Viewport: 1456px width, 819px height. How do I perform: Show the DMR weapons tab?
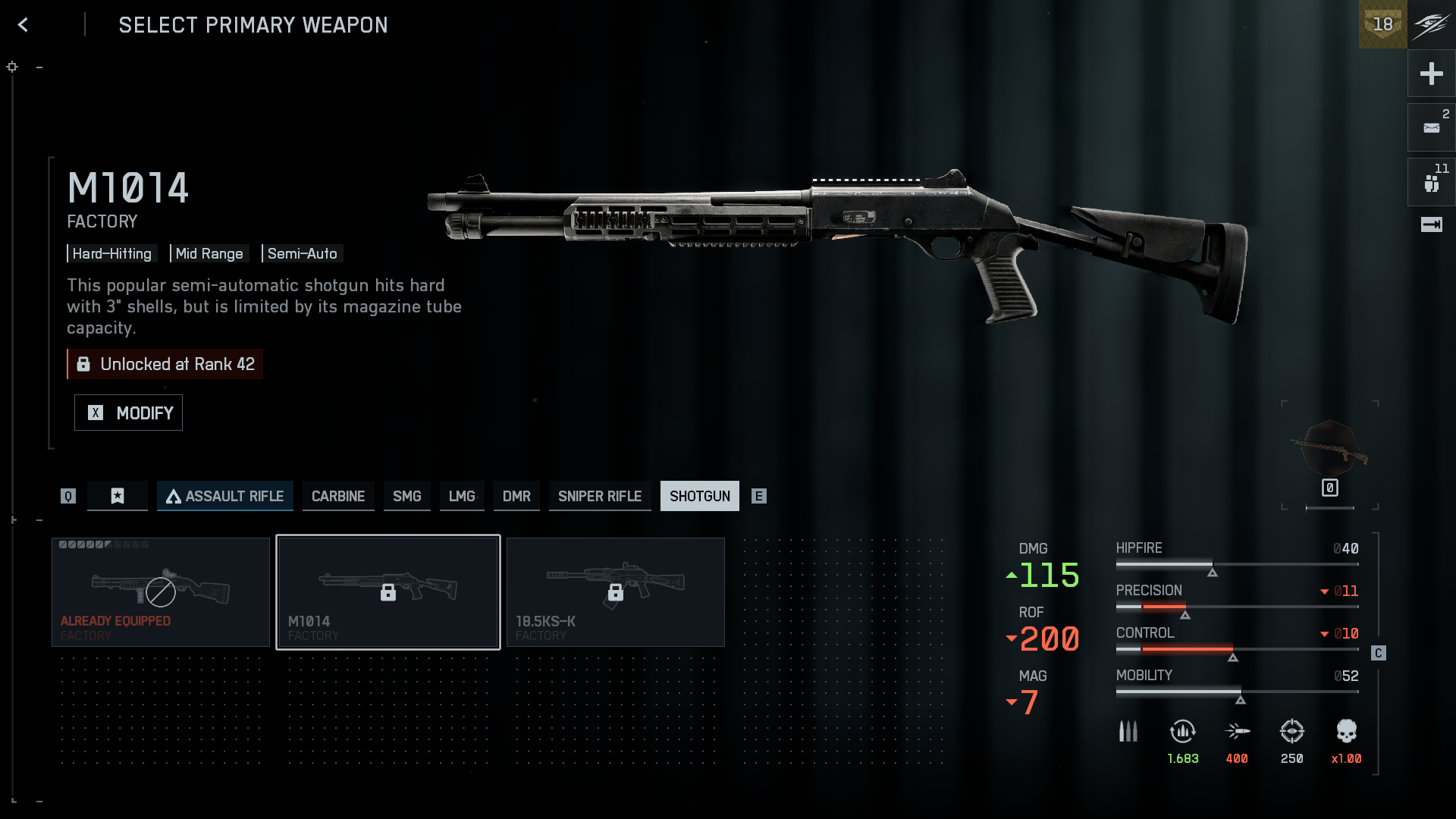516,496
